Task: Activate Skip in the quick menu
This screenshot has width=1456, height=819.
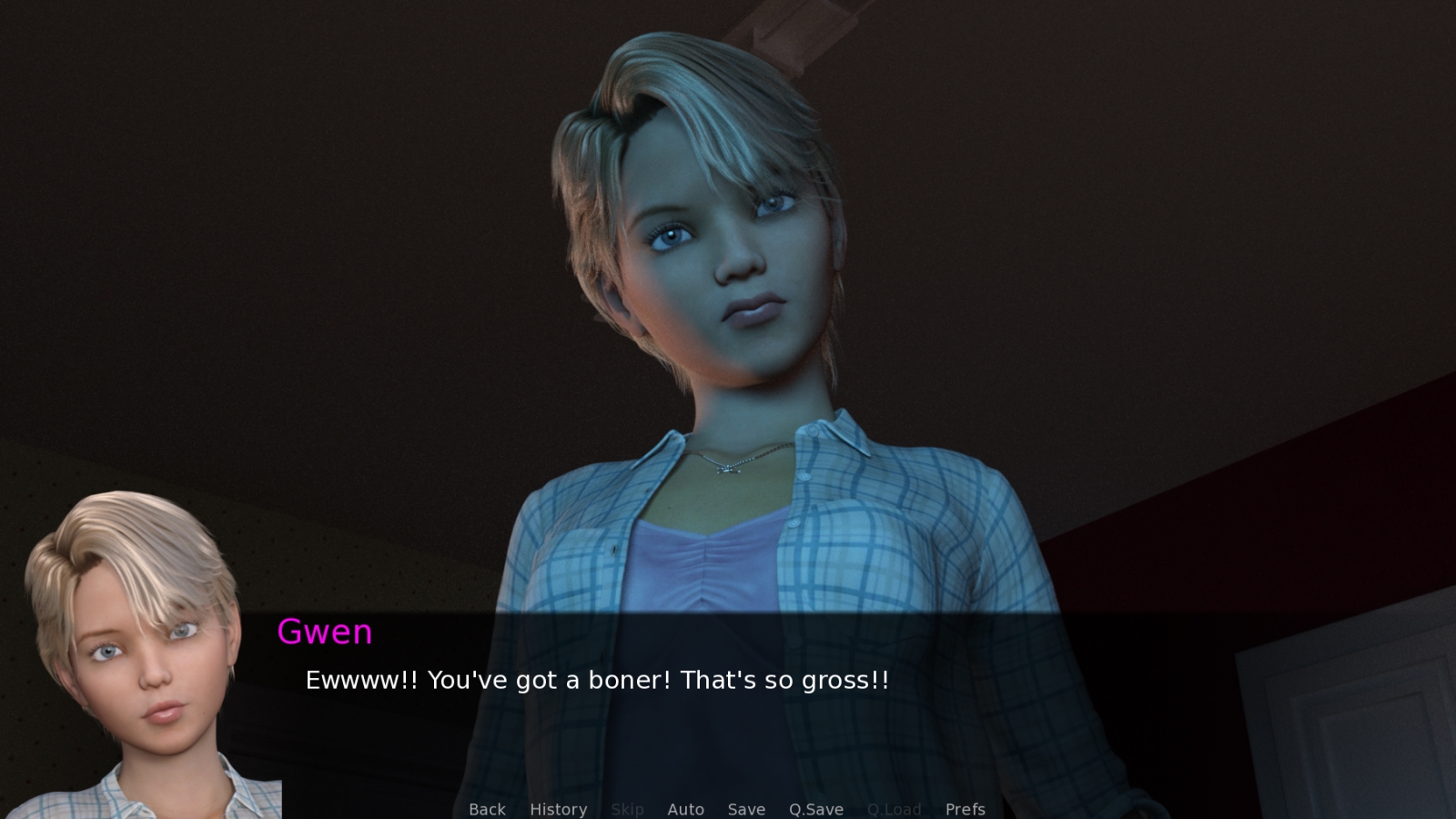Action: coord(628,809)
